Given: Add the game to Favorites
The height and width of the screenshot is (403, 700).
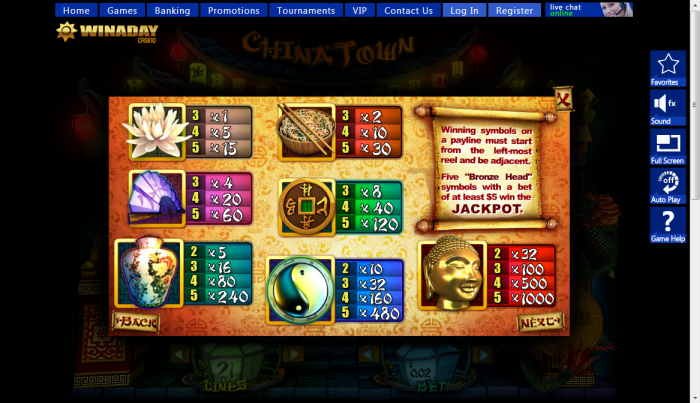Looking at the screenshot, I should click(667, 68).
